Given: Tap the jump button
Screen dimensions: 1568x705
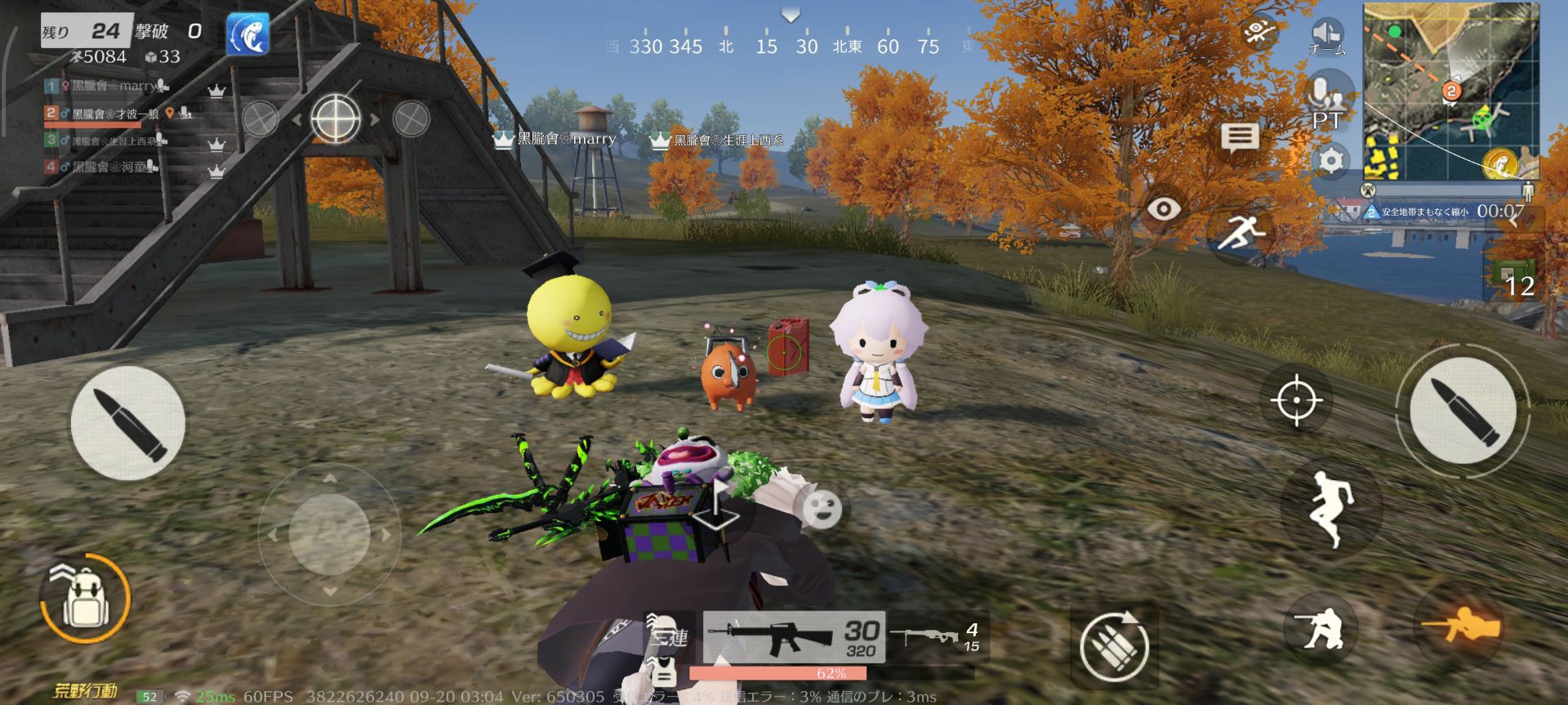Looking at the screenshot, I should tap(1331, 508).
